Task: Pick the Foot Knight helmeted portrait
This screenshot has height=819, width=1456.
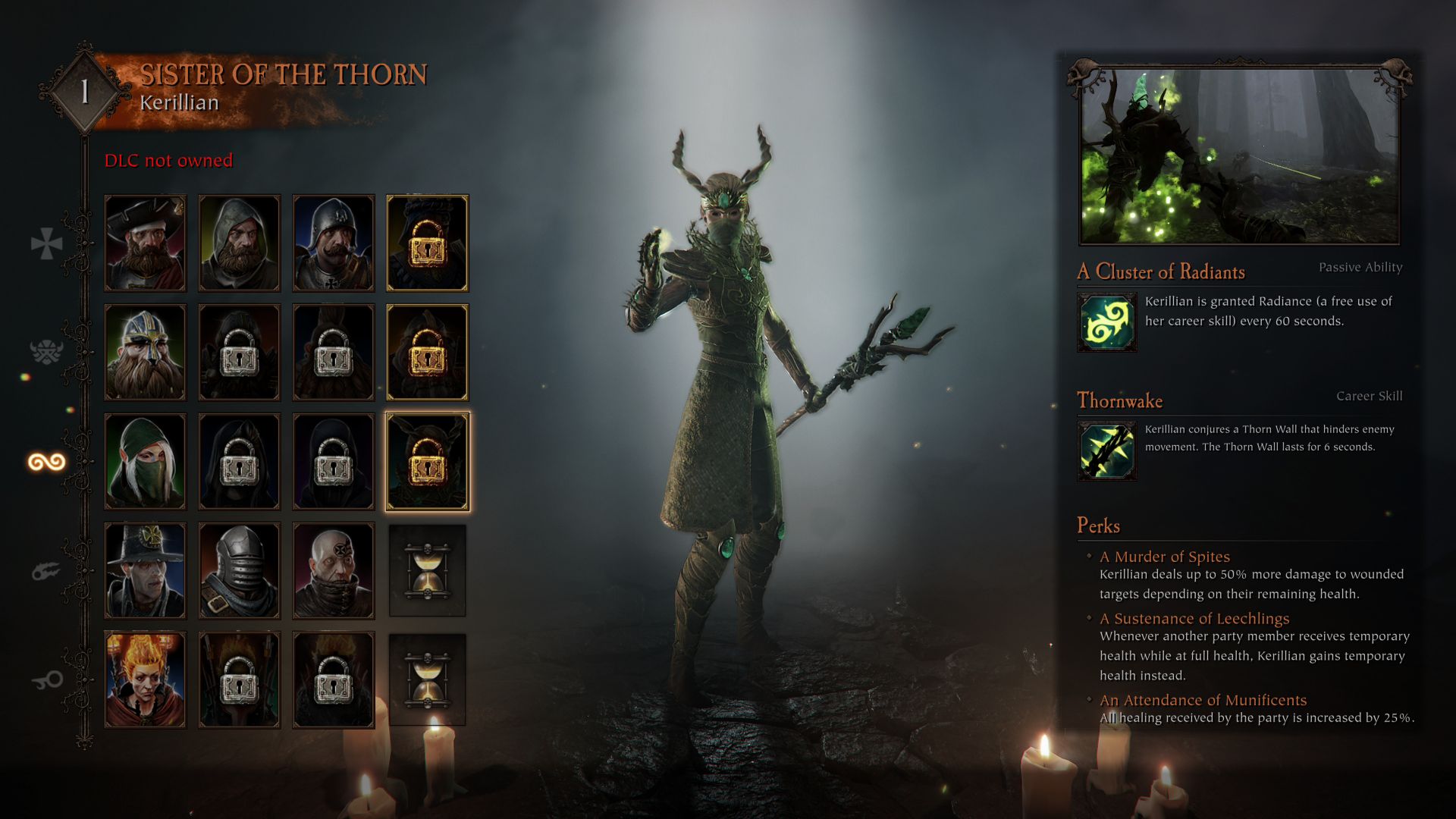Action: coord(333,243)
